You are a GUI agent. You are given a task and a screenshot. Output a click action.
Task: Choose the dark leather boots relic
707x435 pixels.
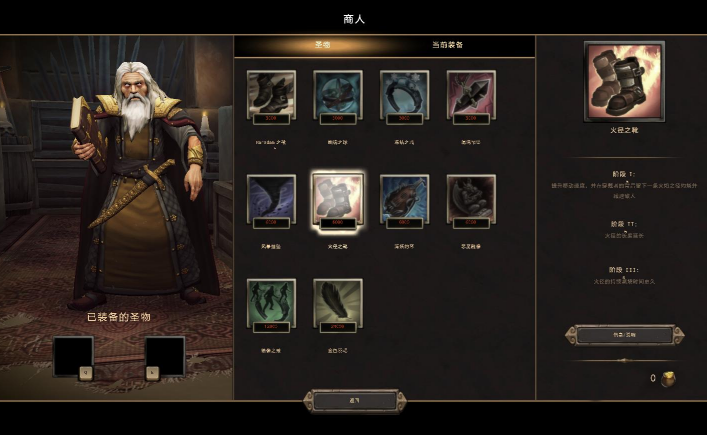[x=271, y=94]
